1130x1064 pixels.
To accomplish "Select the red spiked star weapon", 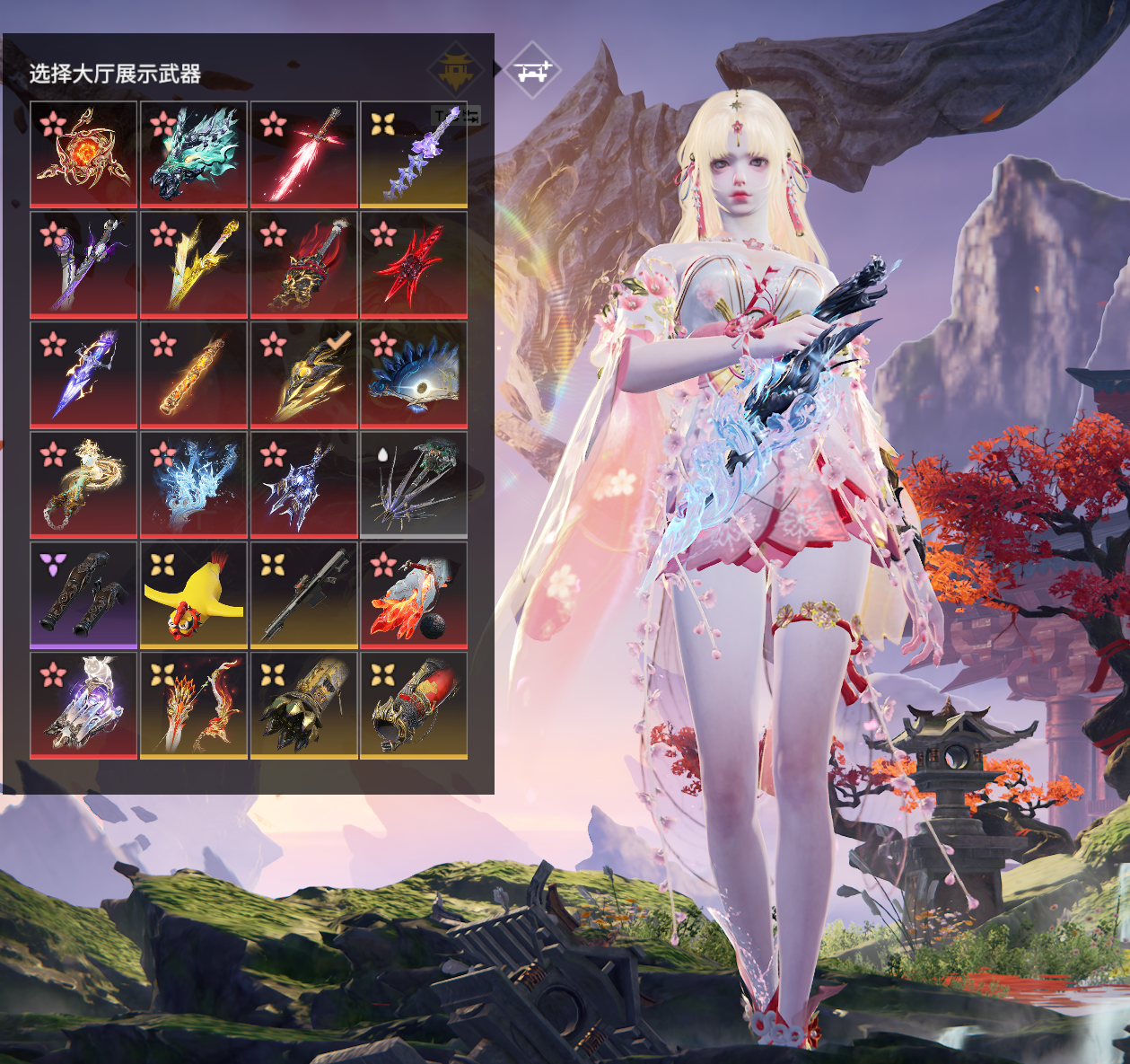I will click(x=414, y=264).
